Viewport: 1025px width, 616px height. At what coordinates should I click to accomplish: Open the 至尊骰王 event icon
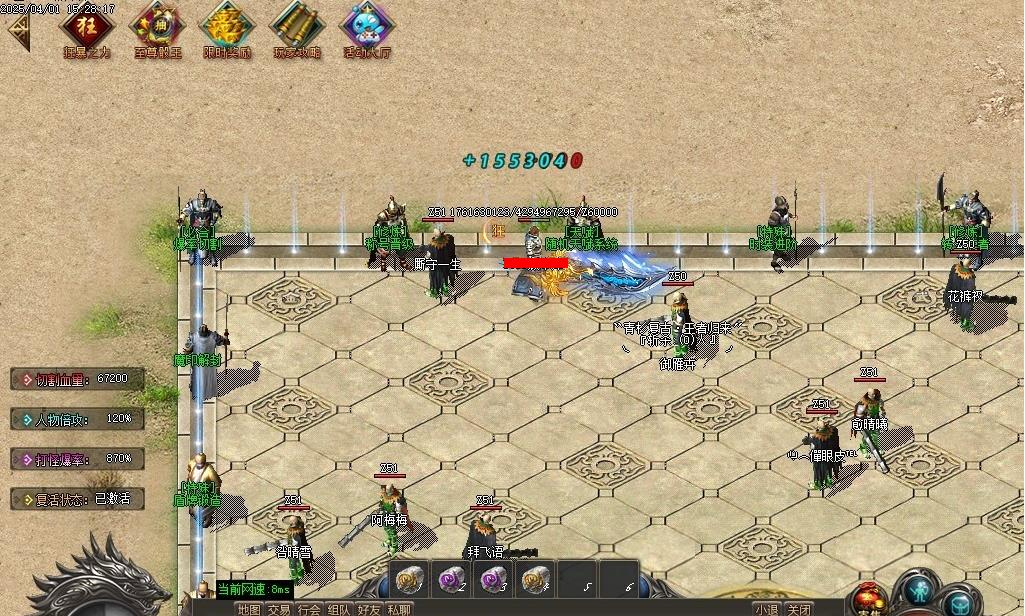[x=157, y=26]
